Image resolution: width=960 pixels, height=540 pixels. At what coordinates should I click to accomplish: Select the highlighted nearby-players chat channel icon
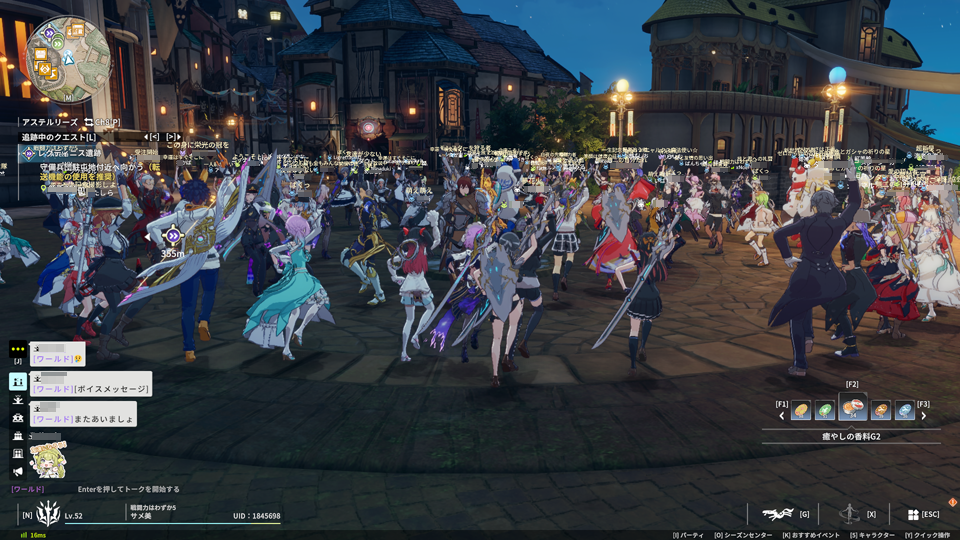[x=18, y=381]
